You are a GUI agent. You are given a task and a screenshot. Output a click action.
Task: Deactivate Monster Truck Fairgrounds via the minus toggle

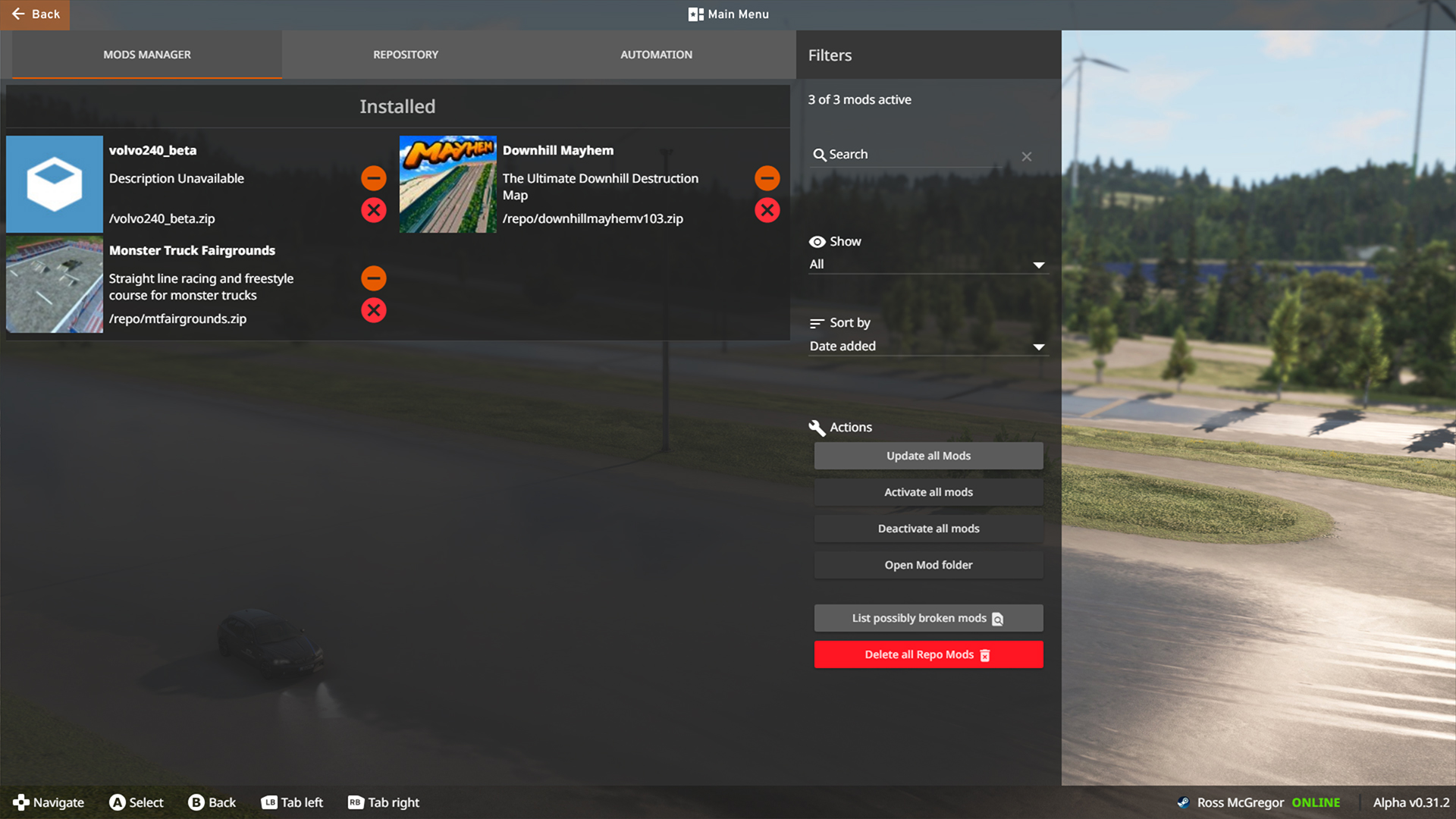tap(373, 278)
